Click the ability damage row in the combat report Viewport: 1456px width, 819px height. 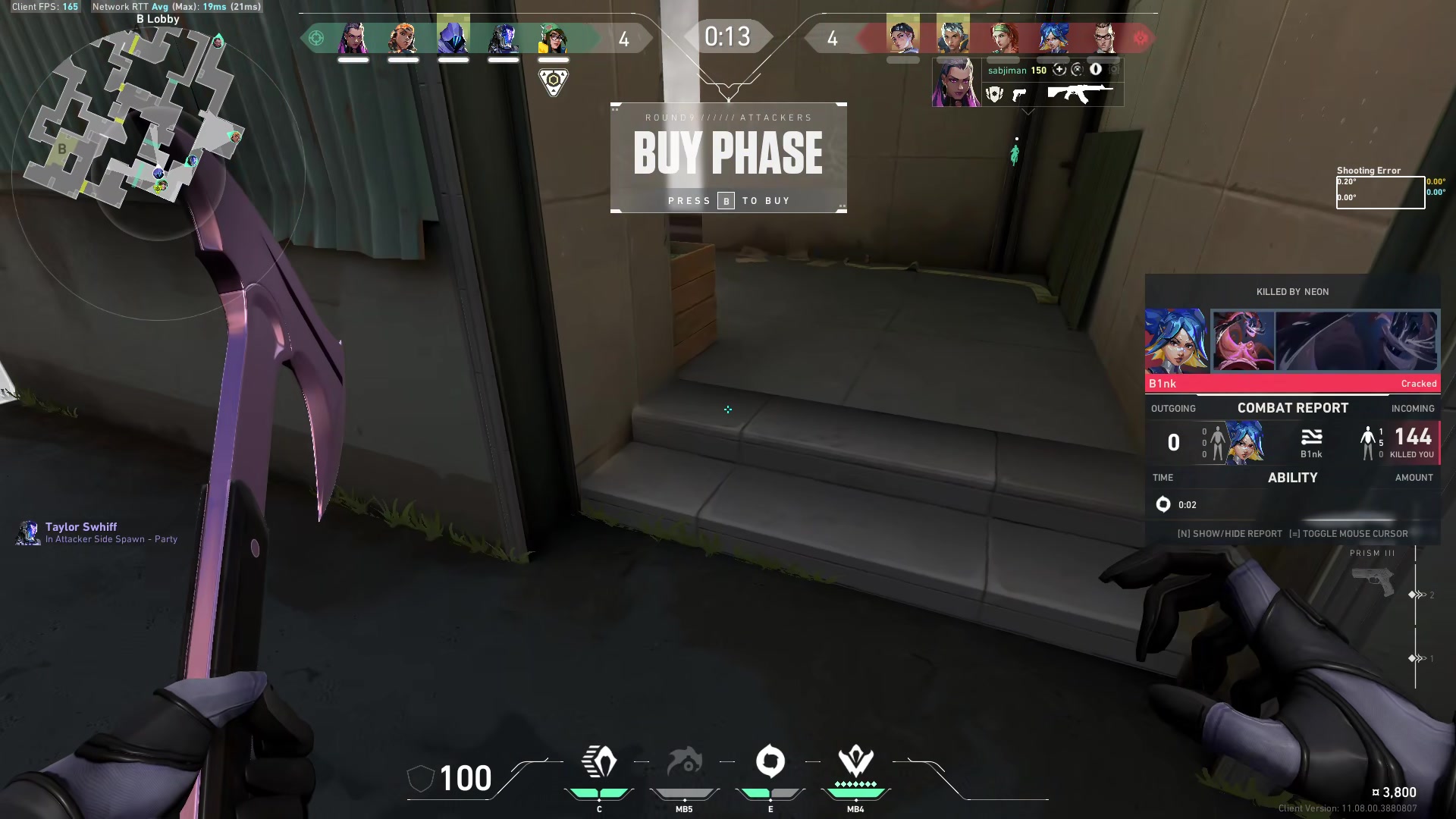point(1292,505)
